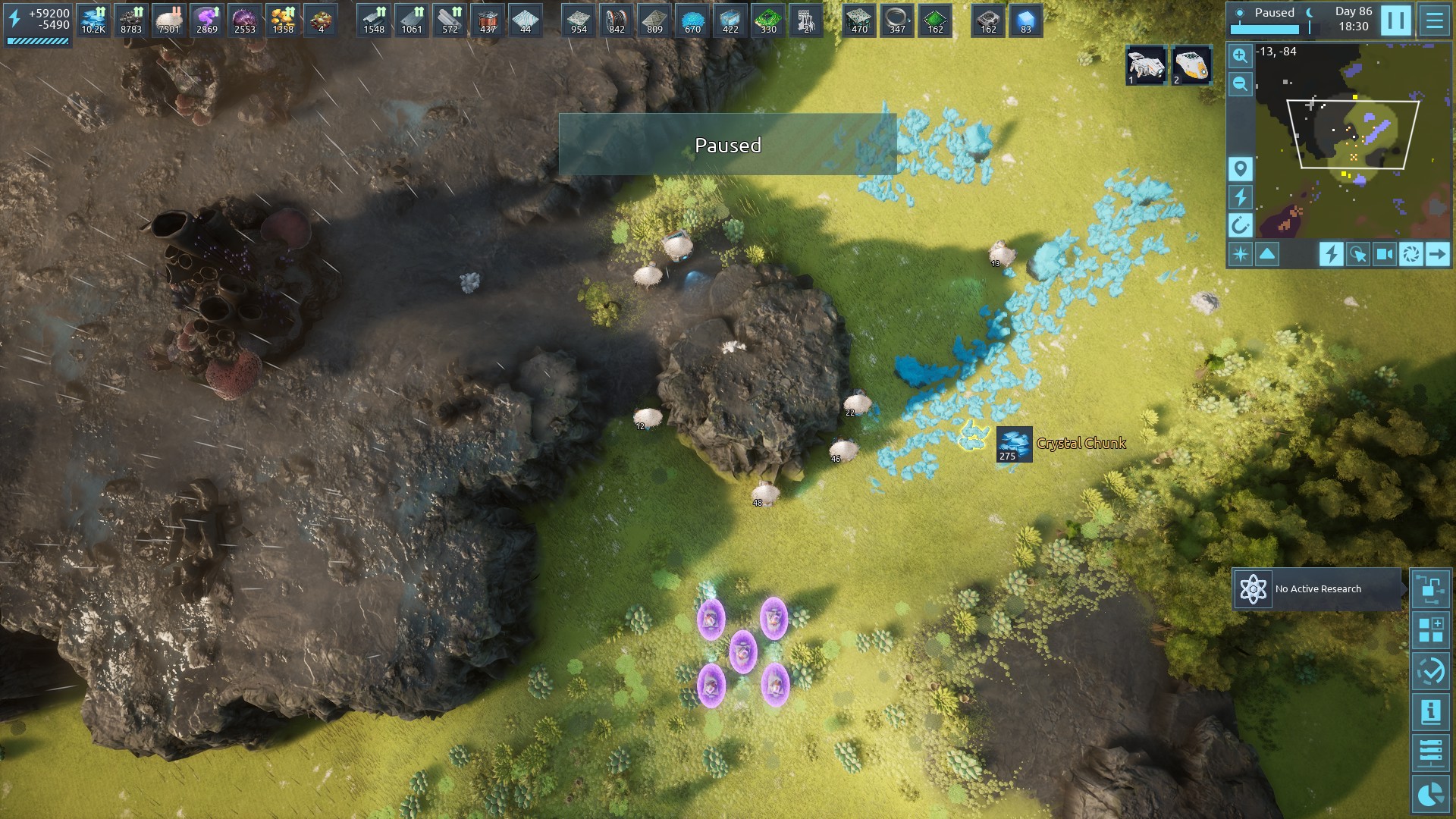Toggle the pause button

point(1395,20)
